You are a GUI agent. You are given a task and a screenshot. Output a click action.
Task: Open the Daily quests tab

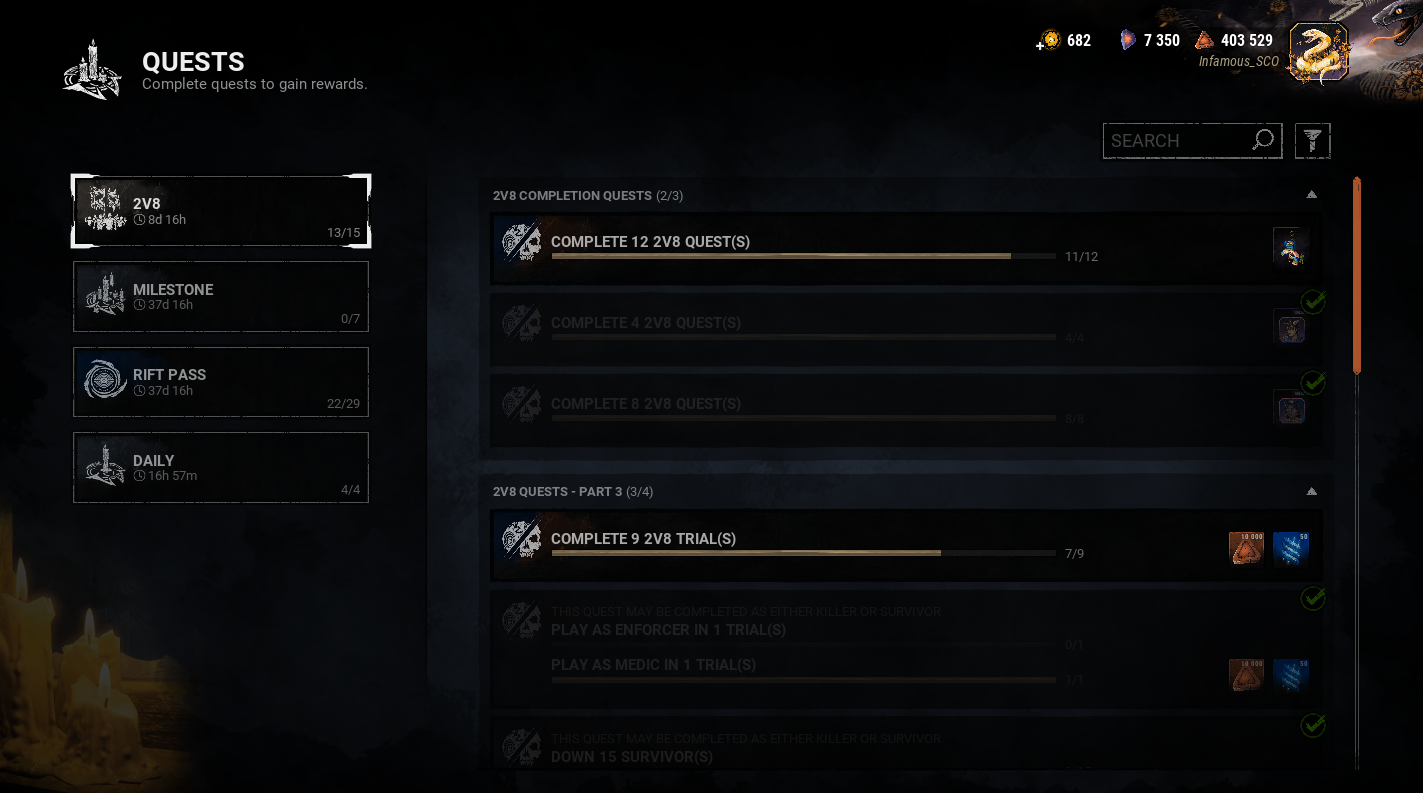click(x=220, y=467)
